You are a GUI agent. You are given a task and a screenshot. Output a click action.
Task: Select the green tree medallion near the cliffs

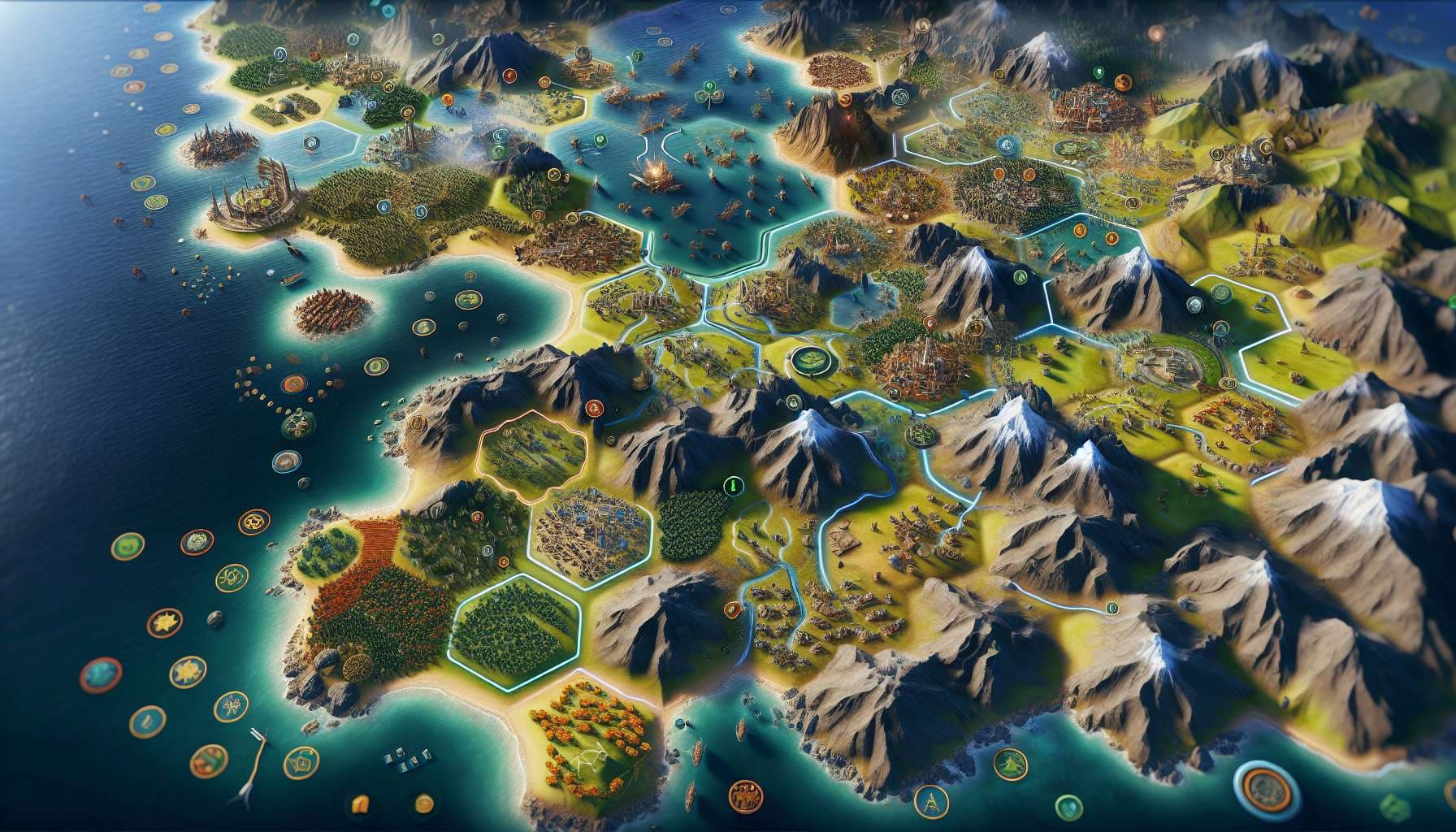1010,764
